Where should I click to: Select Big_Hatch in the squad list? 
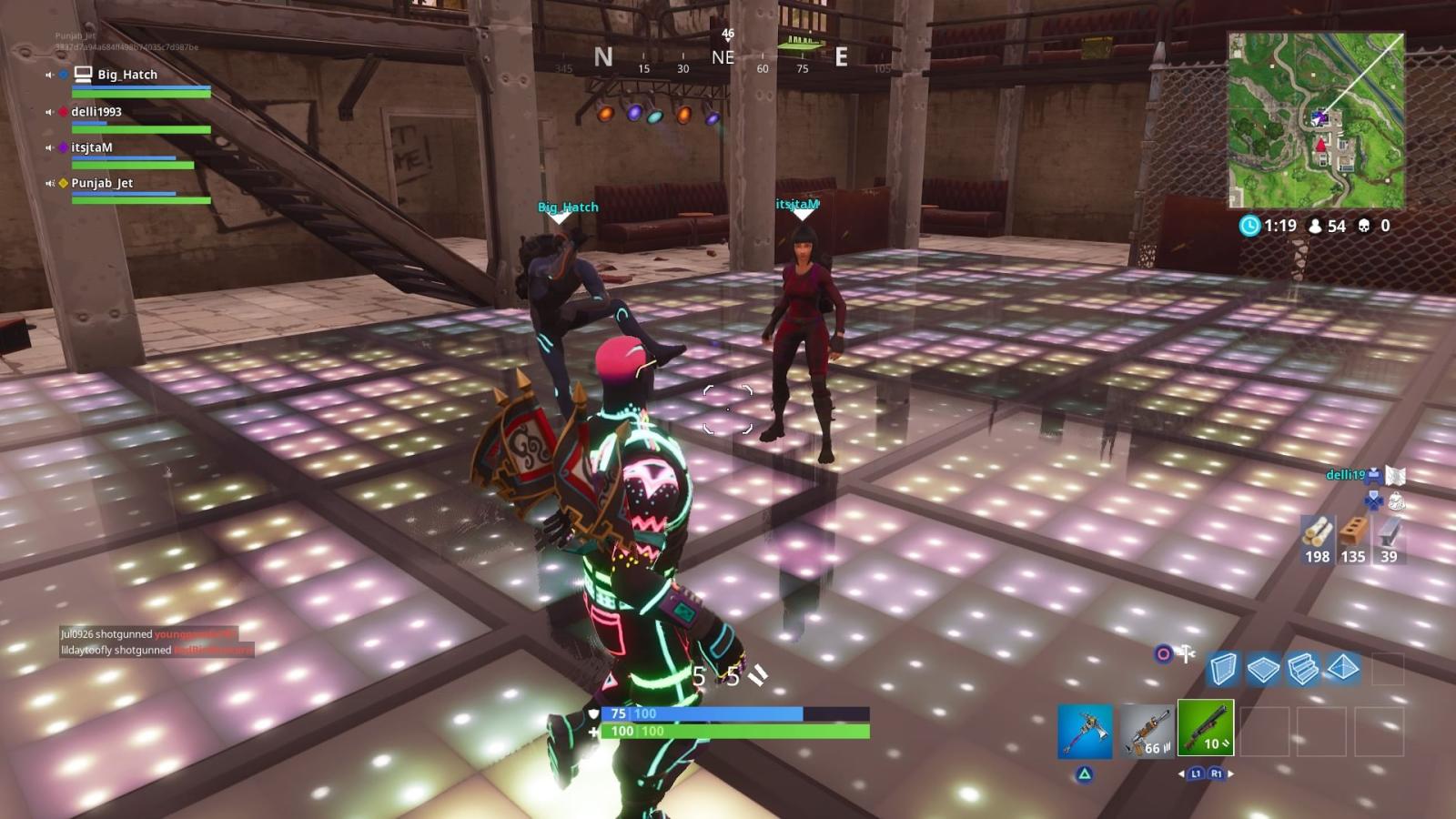point(127,75)
